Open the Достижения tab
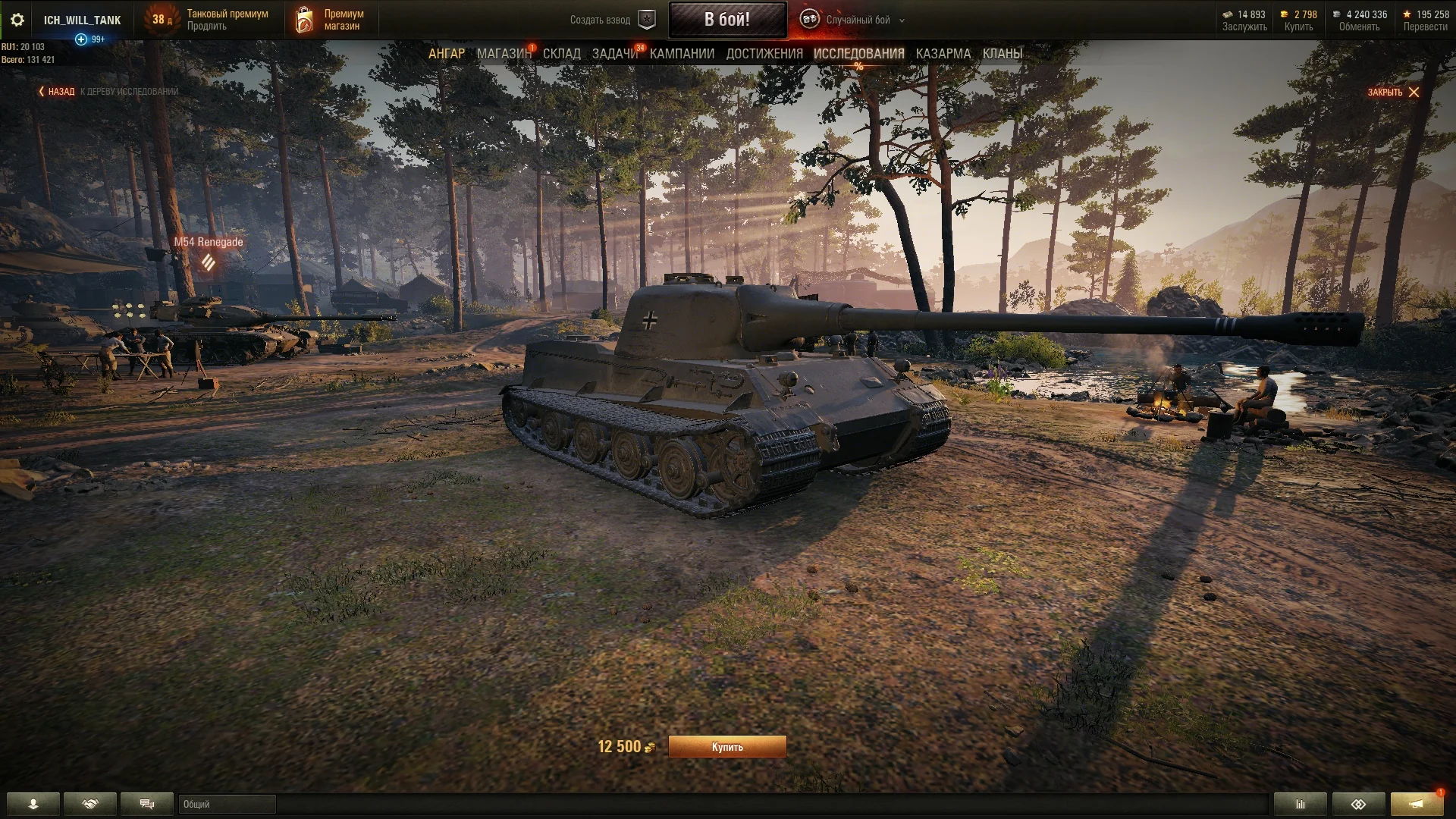 point(764,54)
